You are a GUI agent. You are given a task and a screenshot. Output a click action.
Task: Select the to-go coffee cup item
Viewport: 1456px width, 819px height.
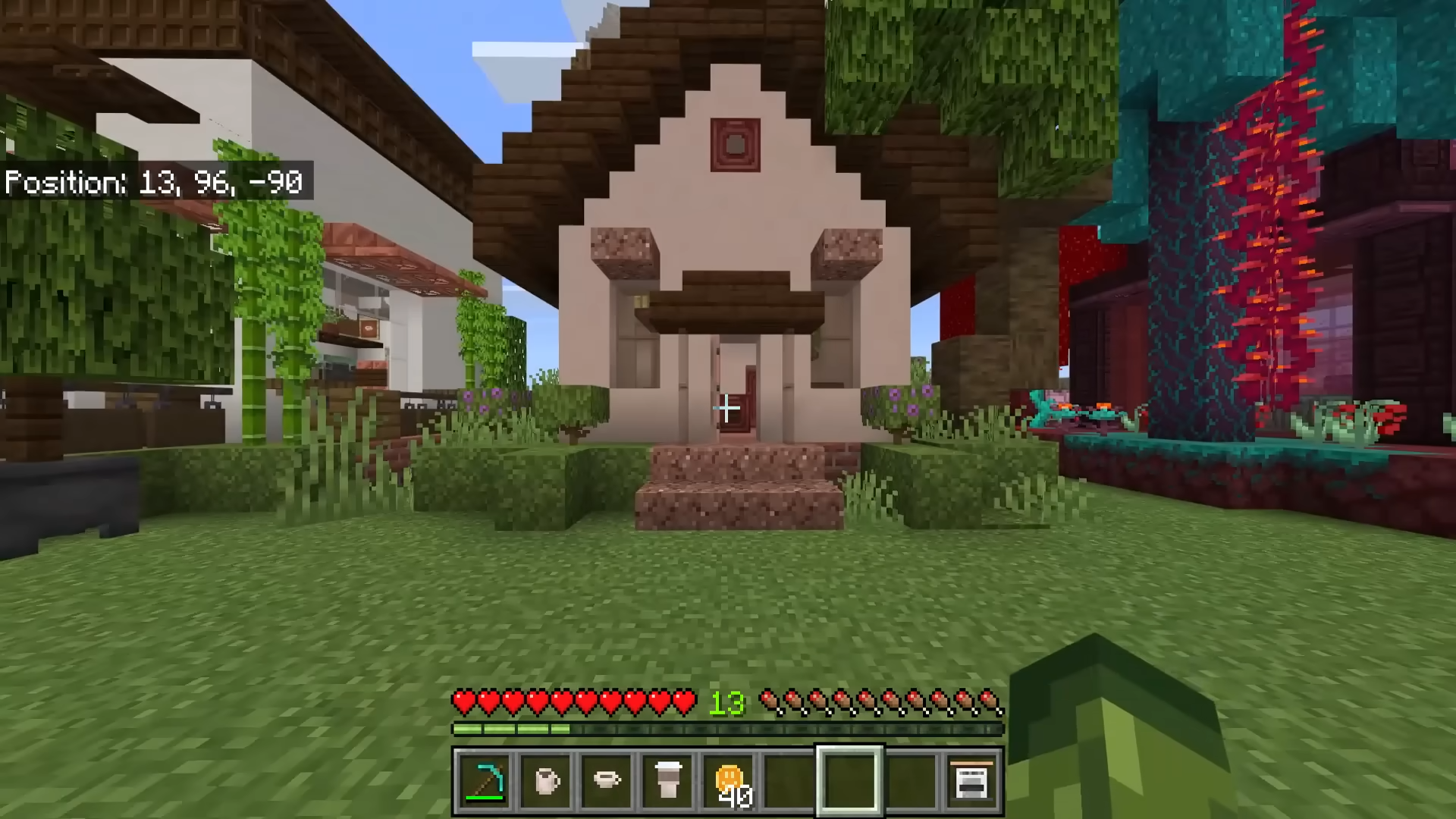(x=668, y=779)
